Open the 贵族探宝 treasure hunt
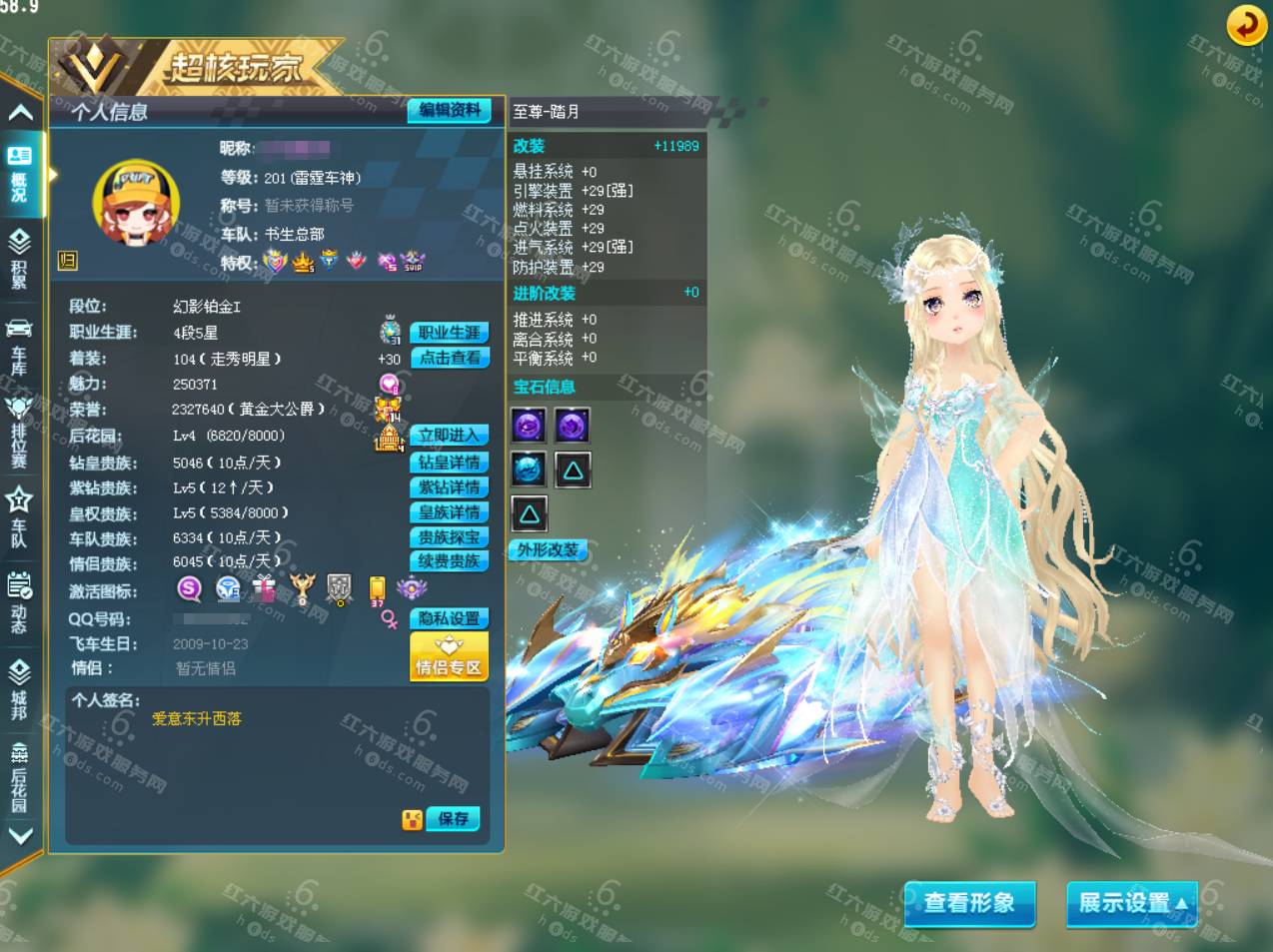The height and width of the screenshot is (952, 1273). tap(449, 537)
